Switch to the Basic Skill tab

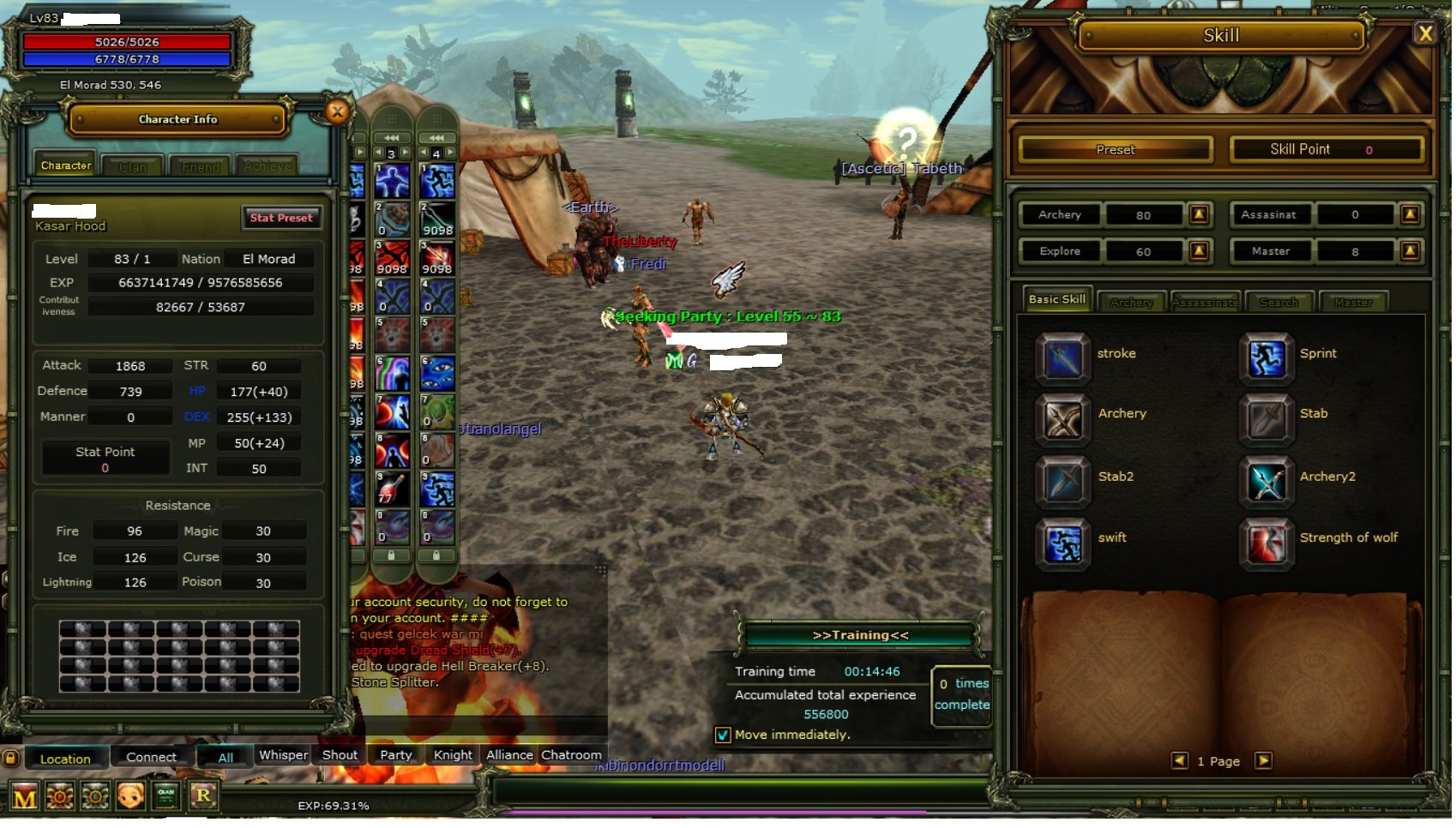1056,300
